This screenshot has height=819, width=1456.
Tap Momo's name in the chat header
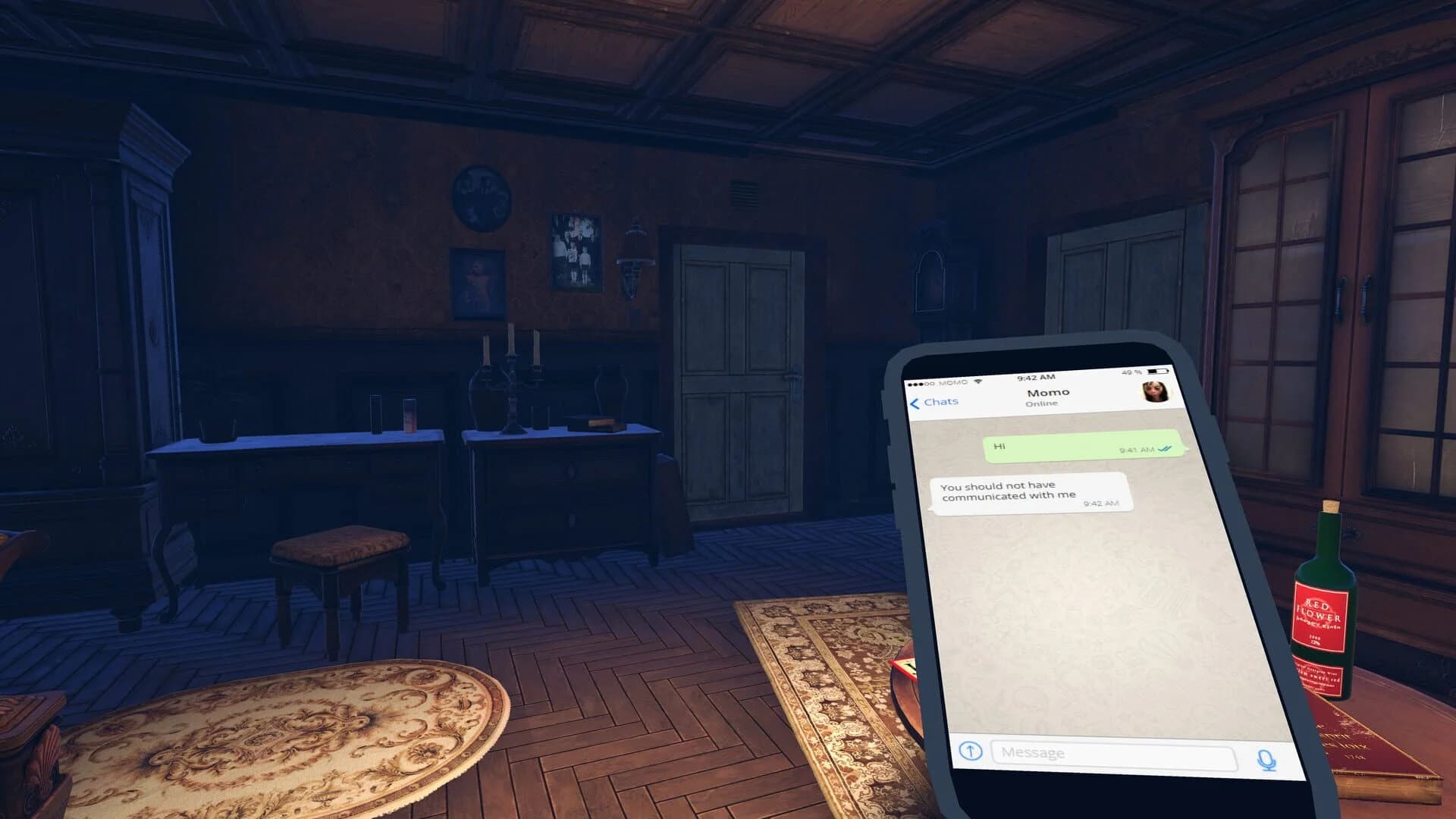click(1049, 391)
